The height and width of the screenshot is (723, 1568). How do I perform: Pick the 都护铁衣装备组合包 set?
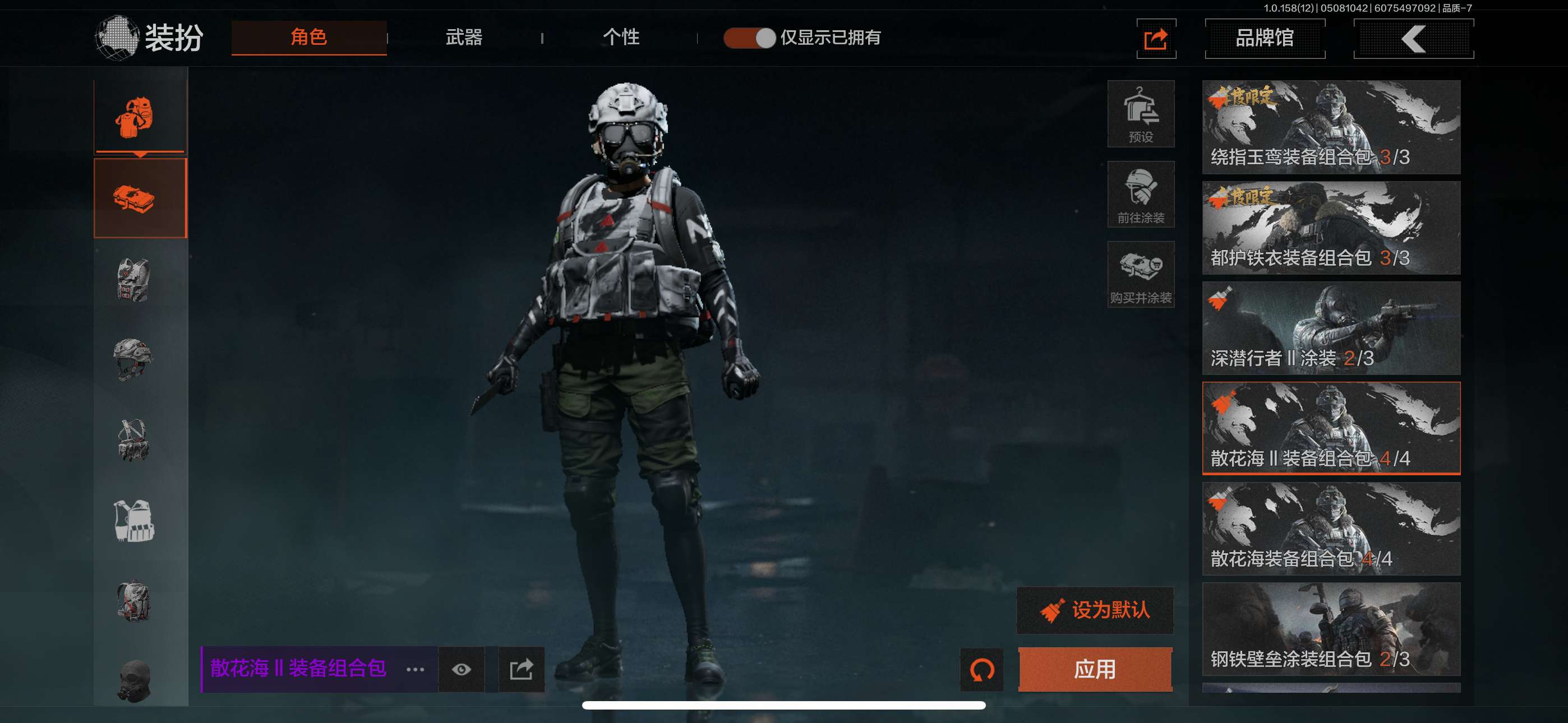tap(1331, 228)
